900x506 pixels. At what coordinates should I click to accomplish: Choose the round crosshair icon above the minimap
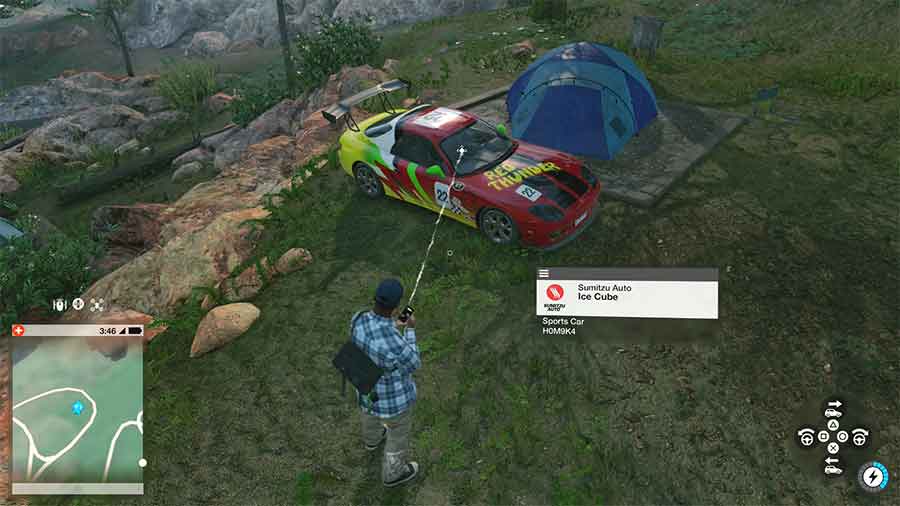(x=78, y=304)
